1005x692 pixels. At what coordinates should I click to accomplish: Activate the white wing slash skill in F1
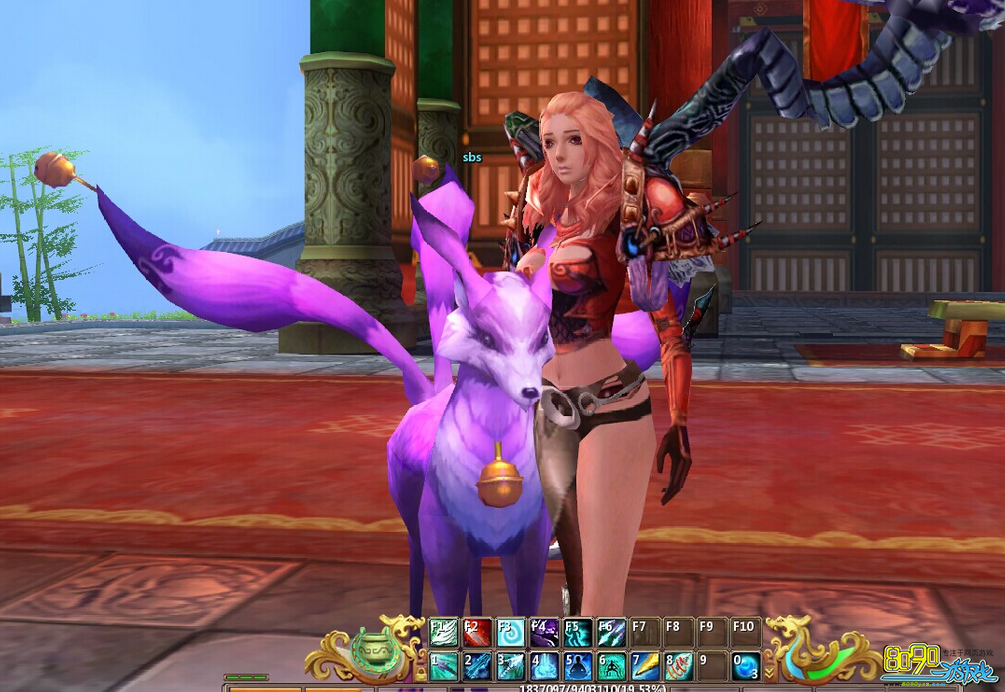(444, 633)
